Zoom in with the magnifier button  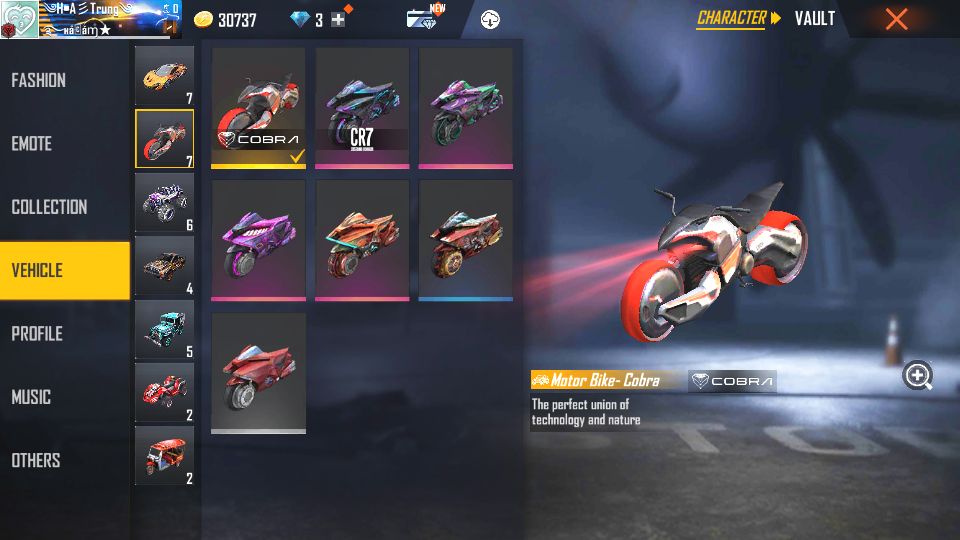[918, 376]
